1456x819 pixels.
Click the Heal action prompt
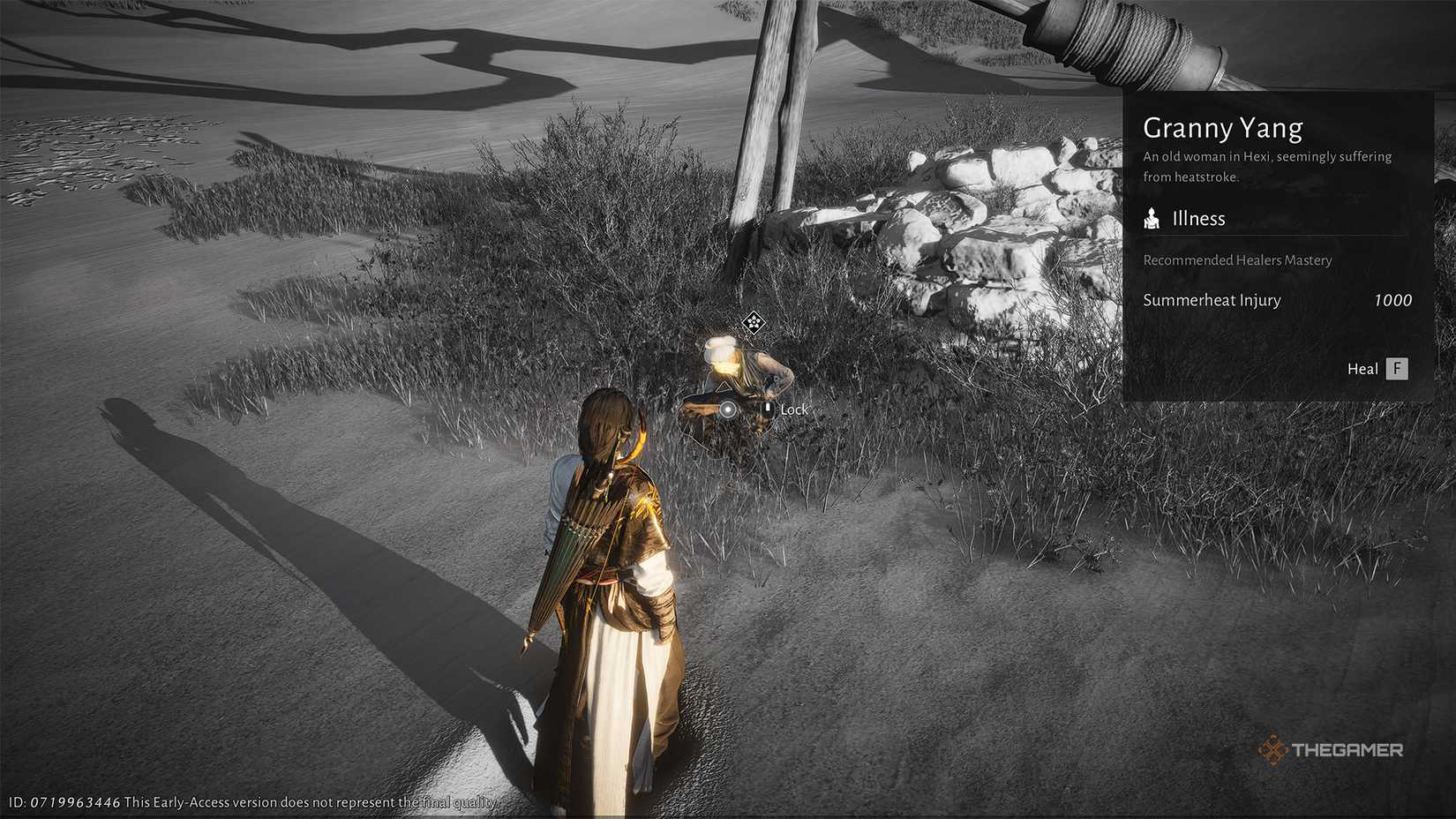[x=1362, y=369]
